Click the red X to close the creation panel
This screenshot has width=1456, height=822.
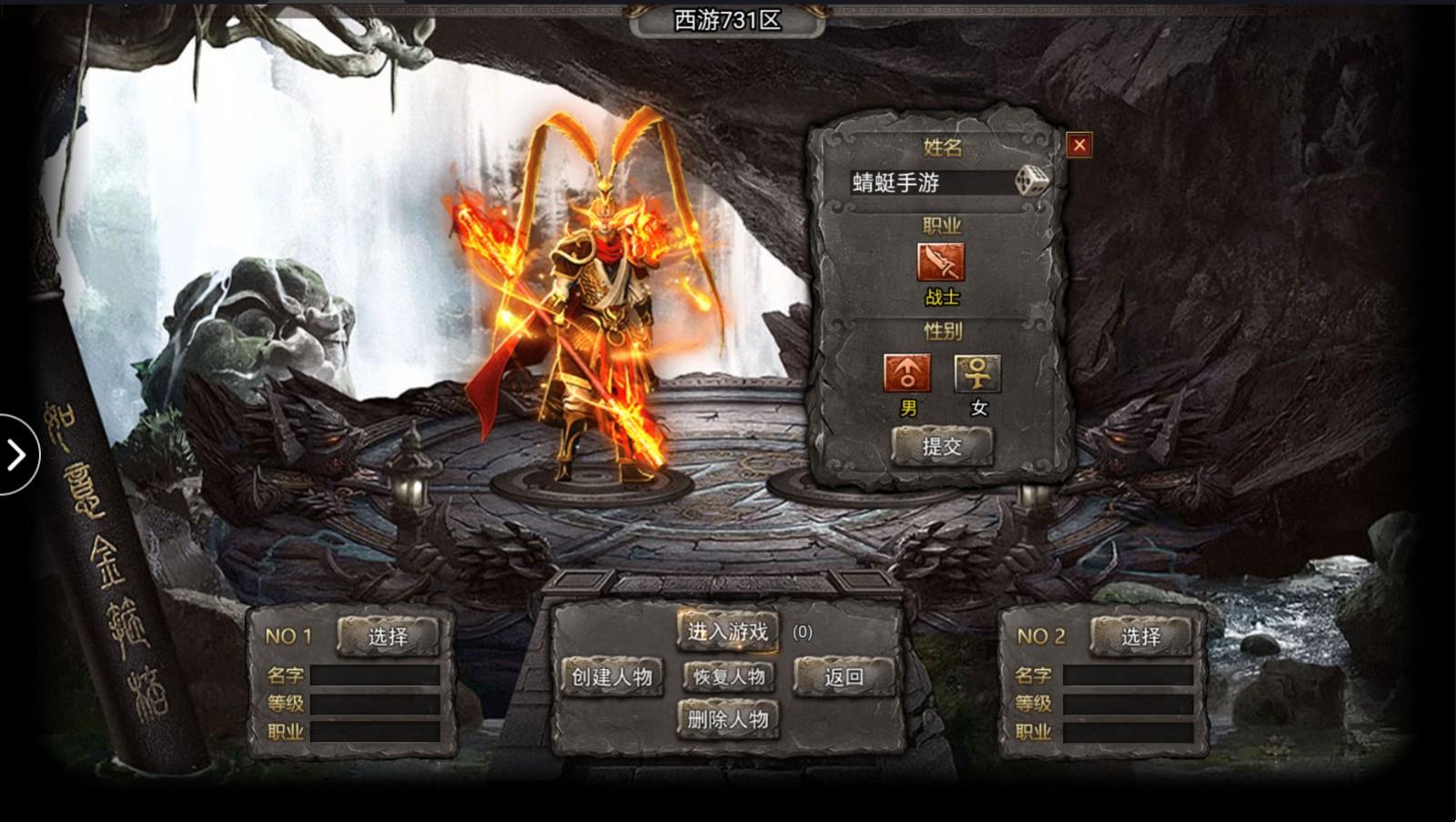click(x=1077, y=146)
